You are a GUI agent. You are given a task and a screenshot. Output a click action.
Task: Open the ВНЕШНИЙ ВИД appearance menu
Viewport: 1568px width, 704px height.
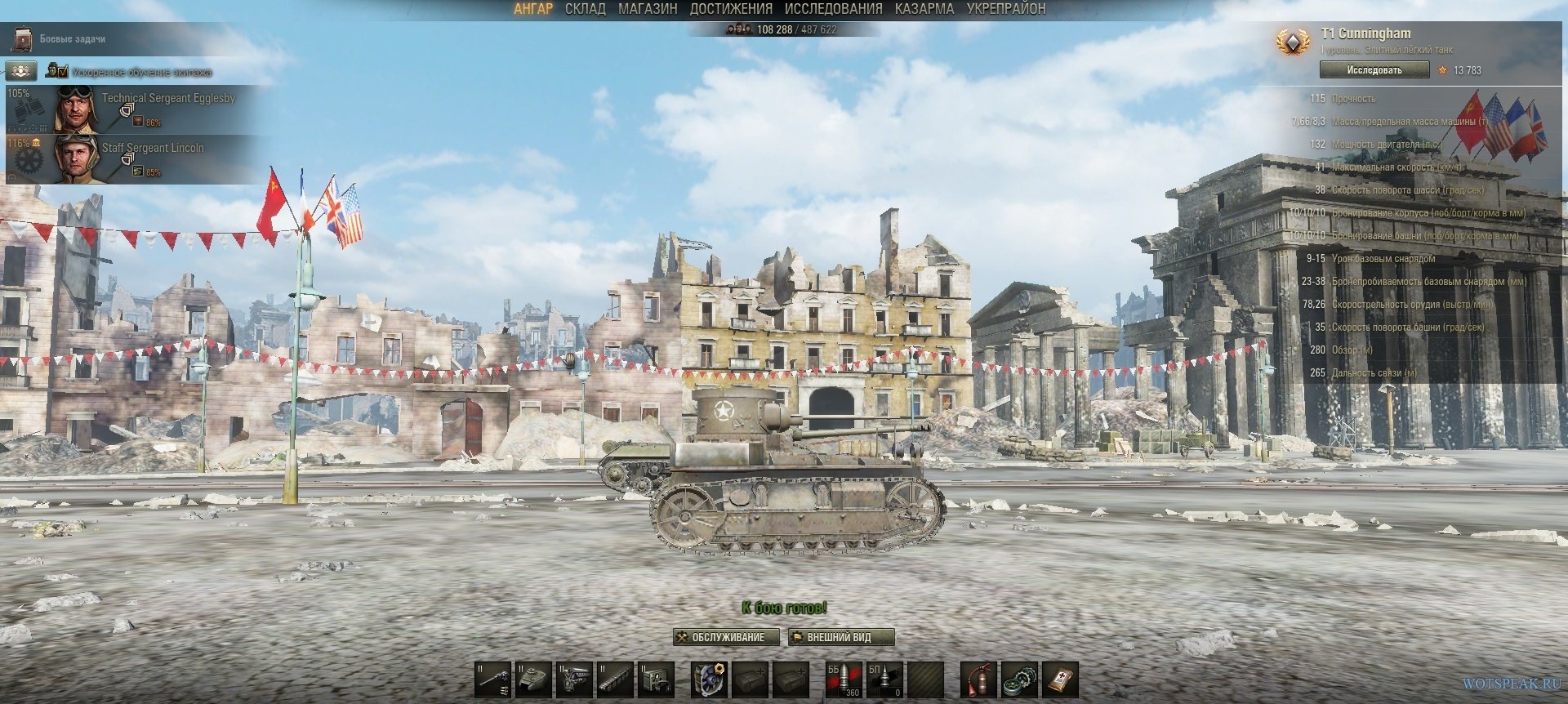(x=840, y=637)
